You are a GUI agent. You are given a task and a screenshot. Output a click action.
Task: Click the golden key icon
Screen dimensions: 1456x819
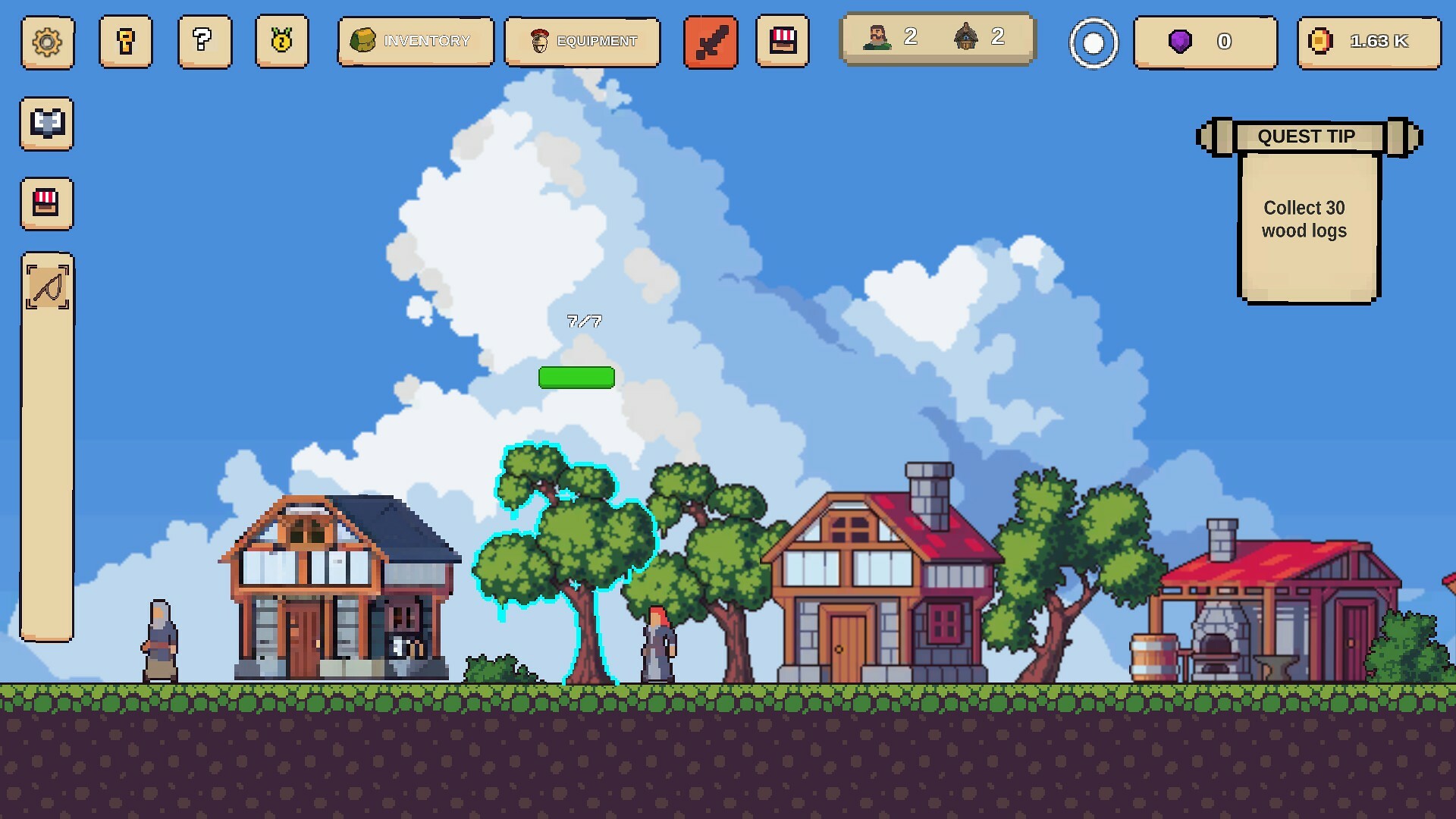pos(126,43)
